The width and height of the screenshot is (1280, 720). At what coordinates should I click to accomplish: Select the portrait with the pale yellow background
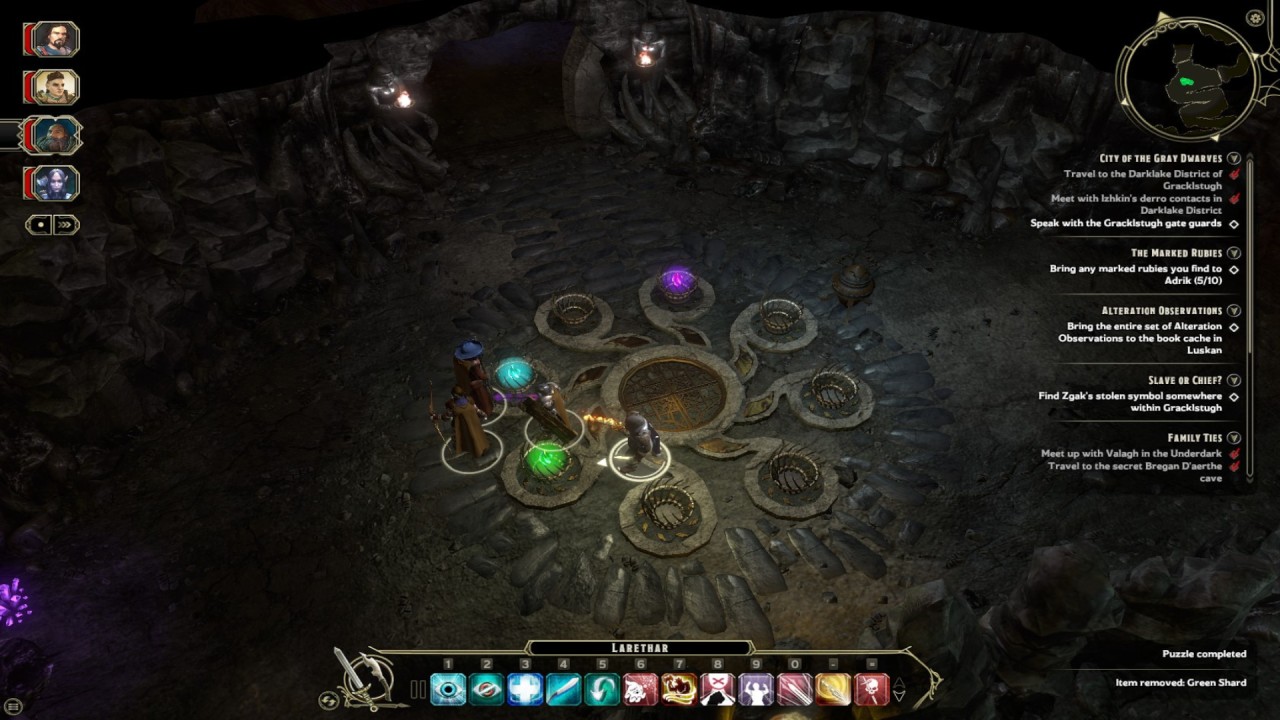[54, 87]
